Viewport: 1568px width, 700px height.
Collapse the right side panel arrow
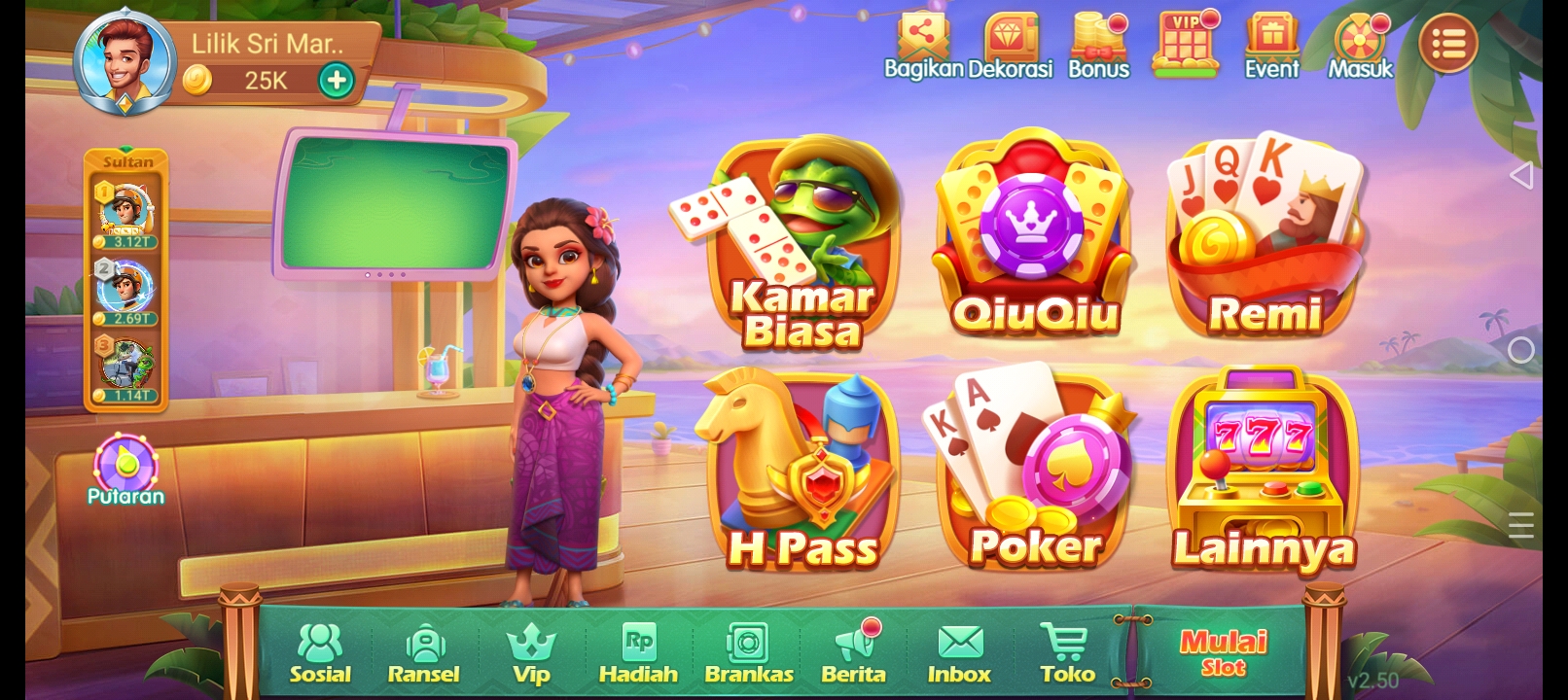(1521, 175)
